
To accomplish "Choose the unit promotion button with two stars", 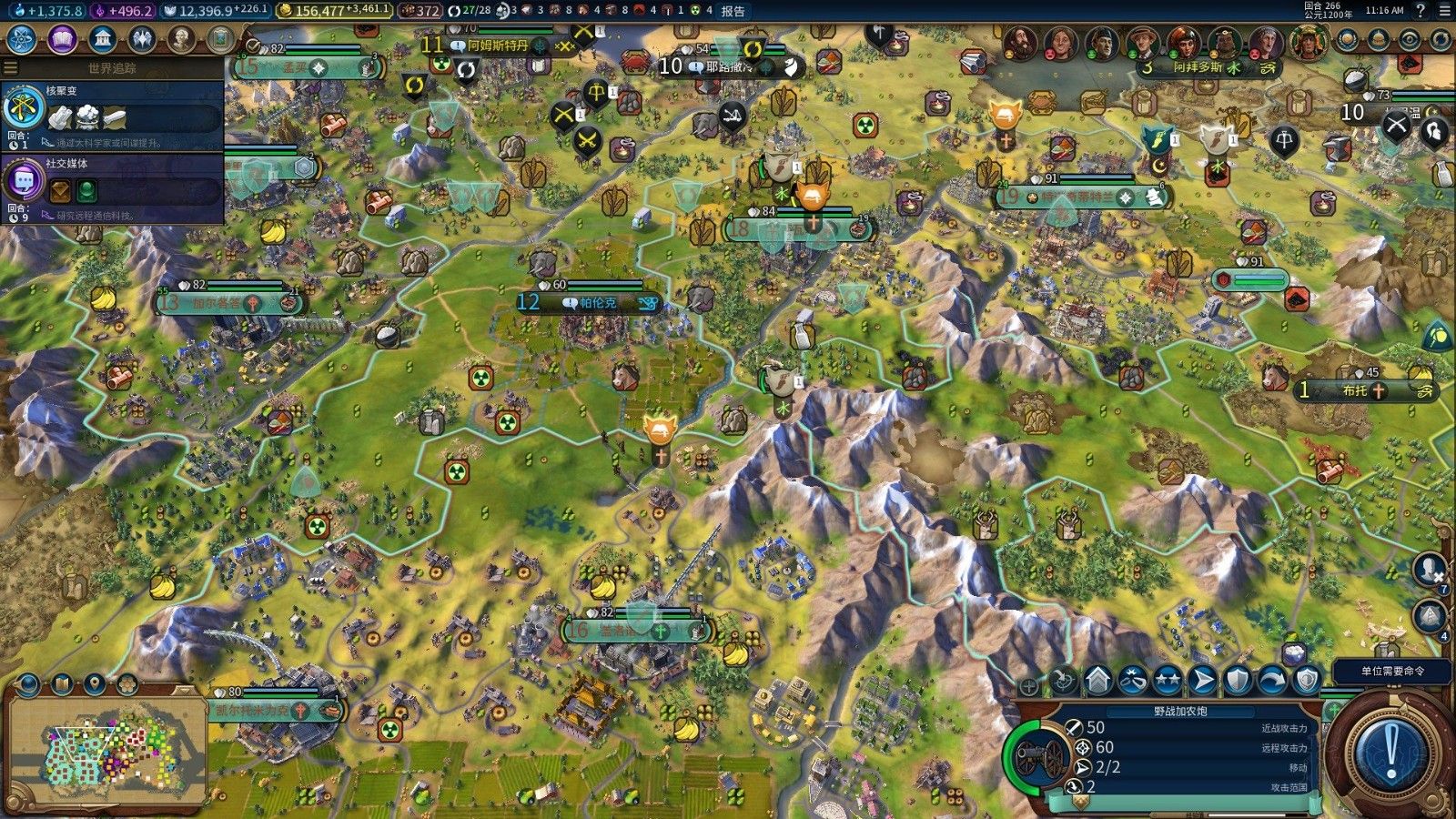I will point(1168,681).
